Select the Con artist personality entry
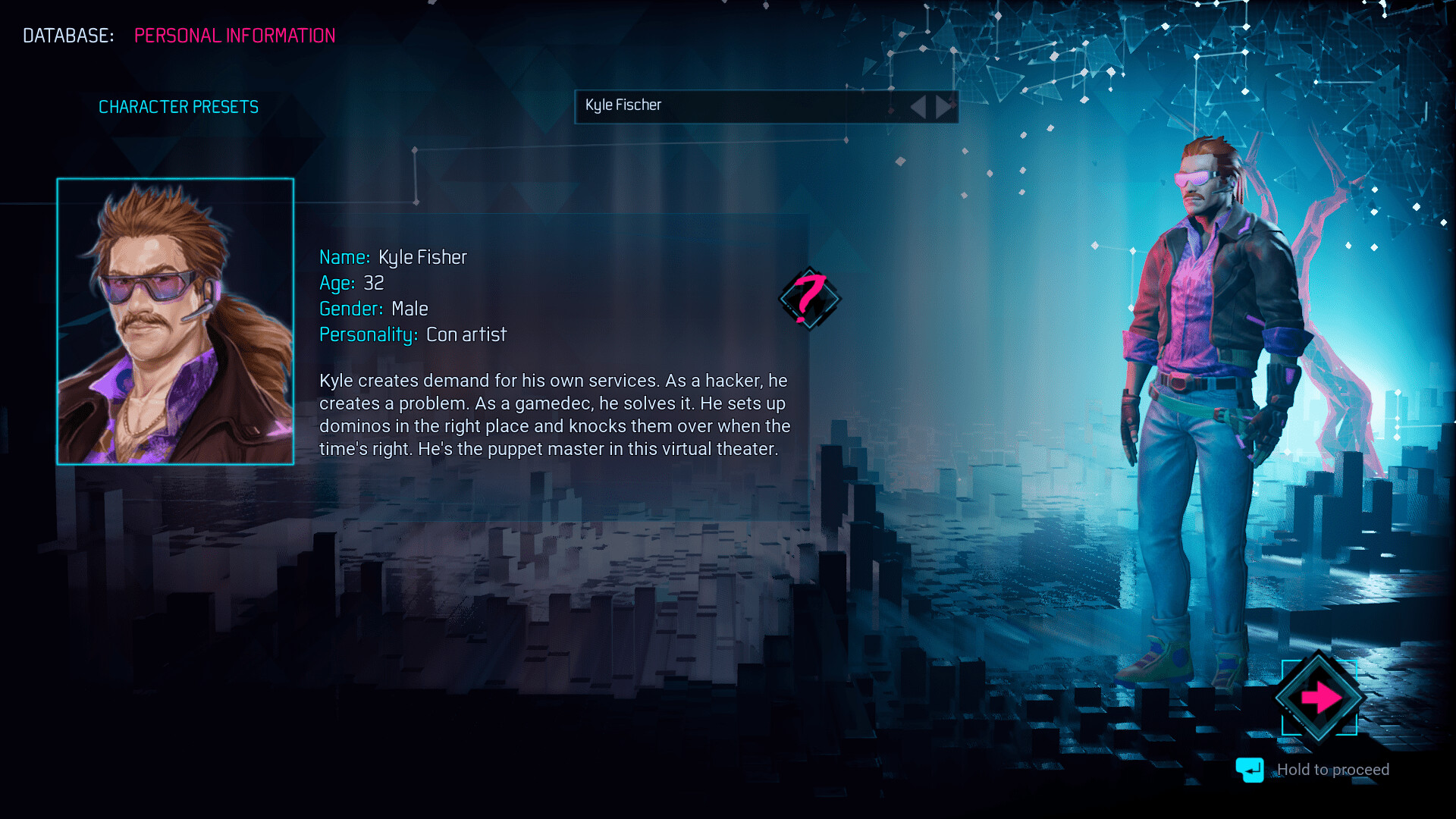This screenshot has height=819, width=1456. [x=466, y=334]
